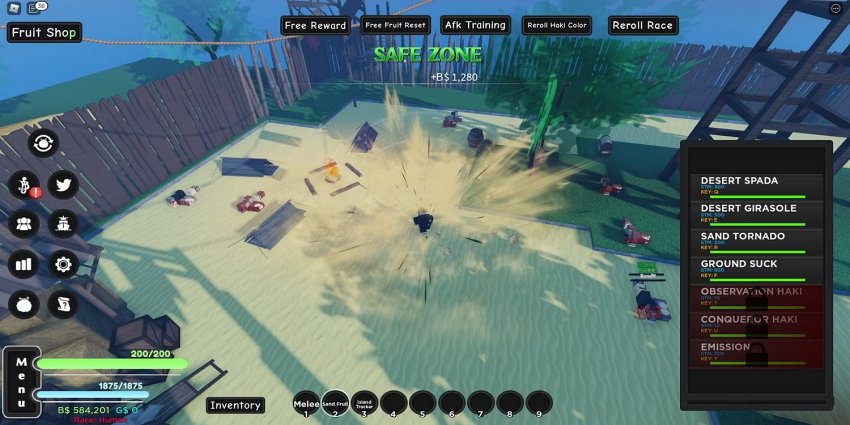Open the Roblox menu logo button
The height and width of the screenshot is (425, 850).
tap(12, 9)
